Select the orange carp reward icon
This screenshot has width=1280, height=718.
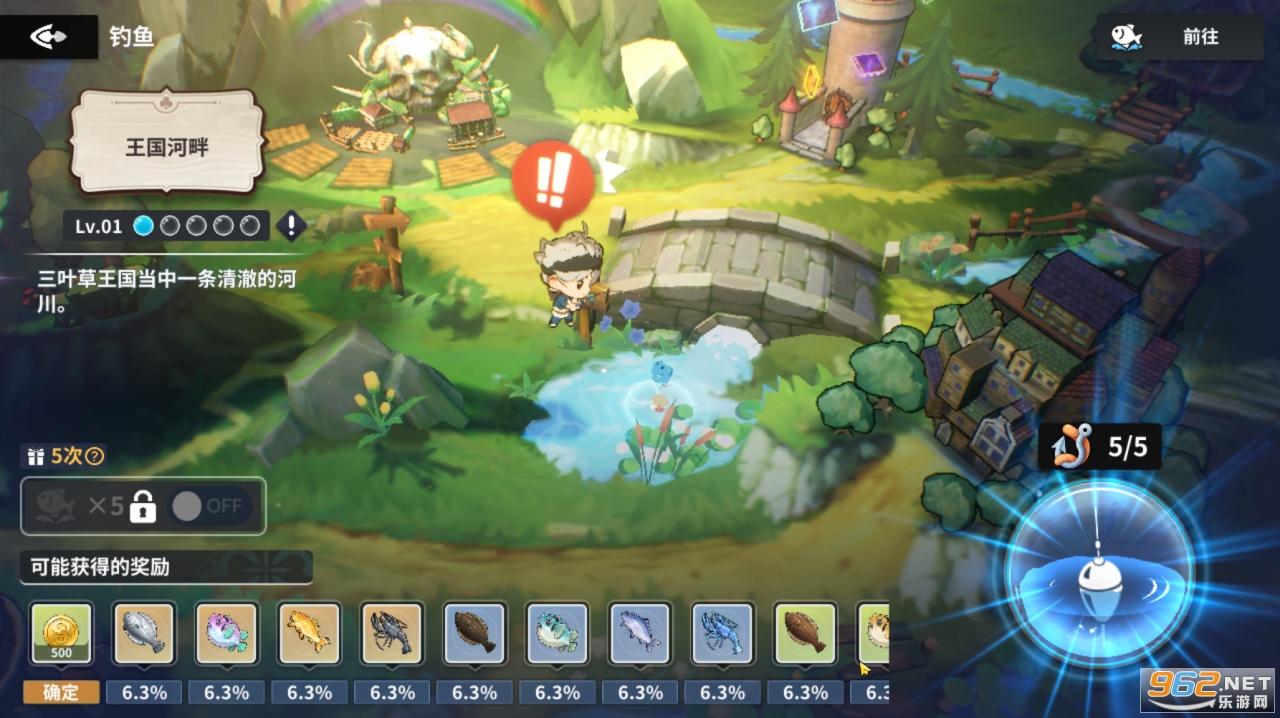coord(310,633)
